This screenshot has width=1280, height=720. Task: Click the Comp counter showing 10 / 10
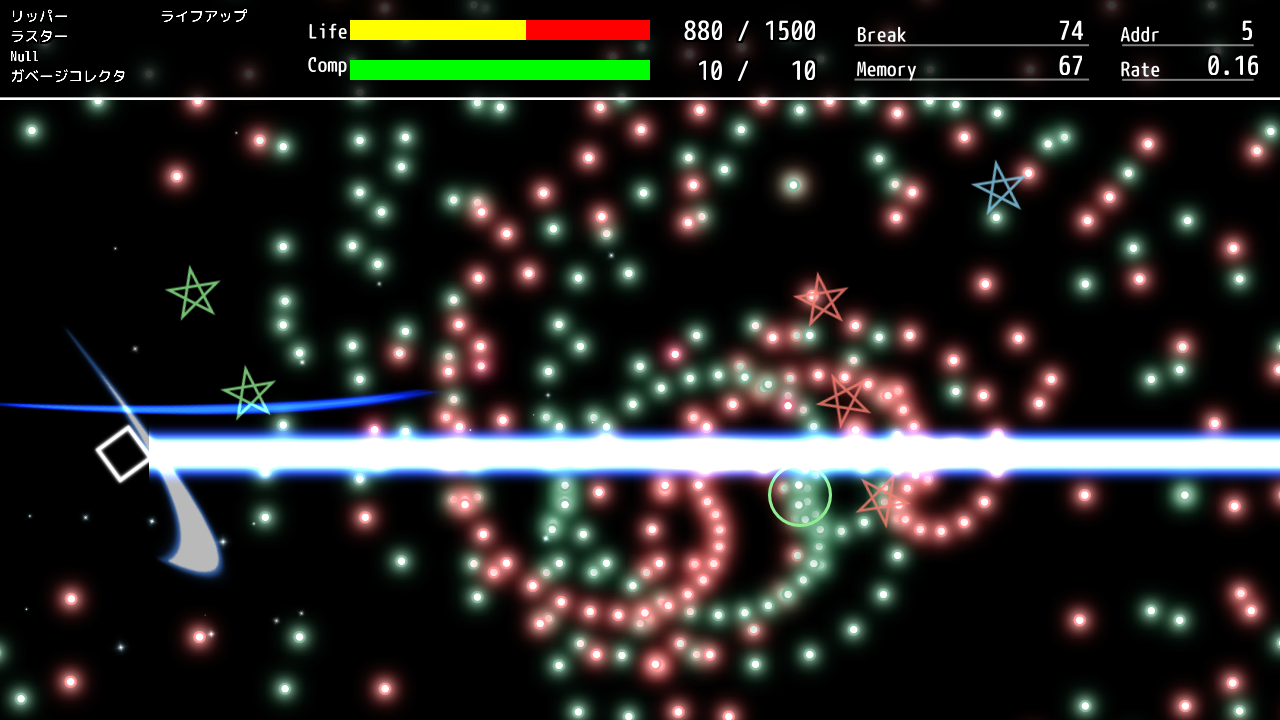[x=755, y=71]
